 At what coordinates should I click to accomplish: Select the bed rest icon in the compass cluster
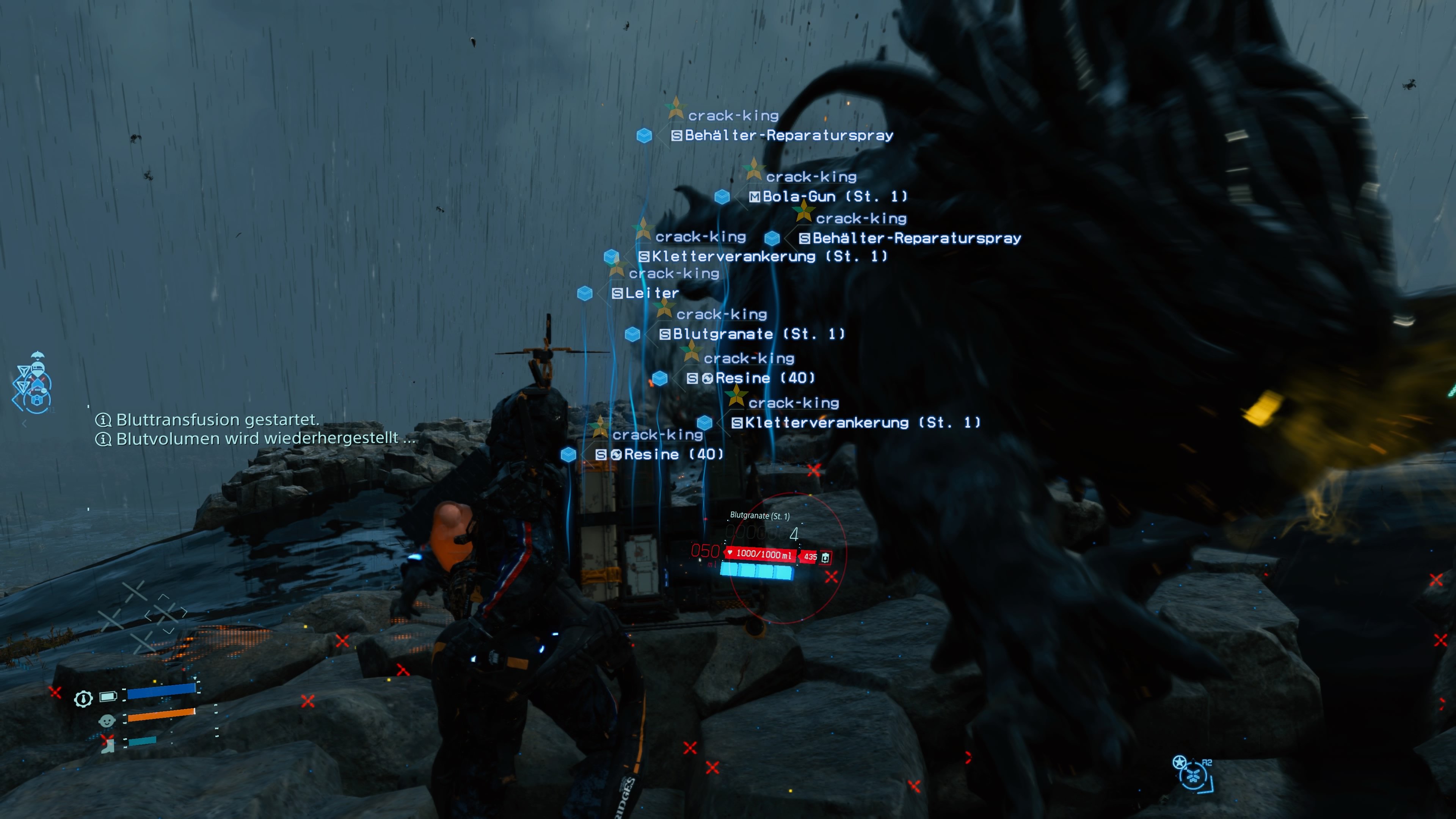pos(37,369)
